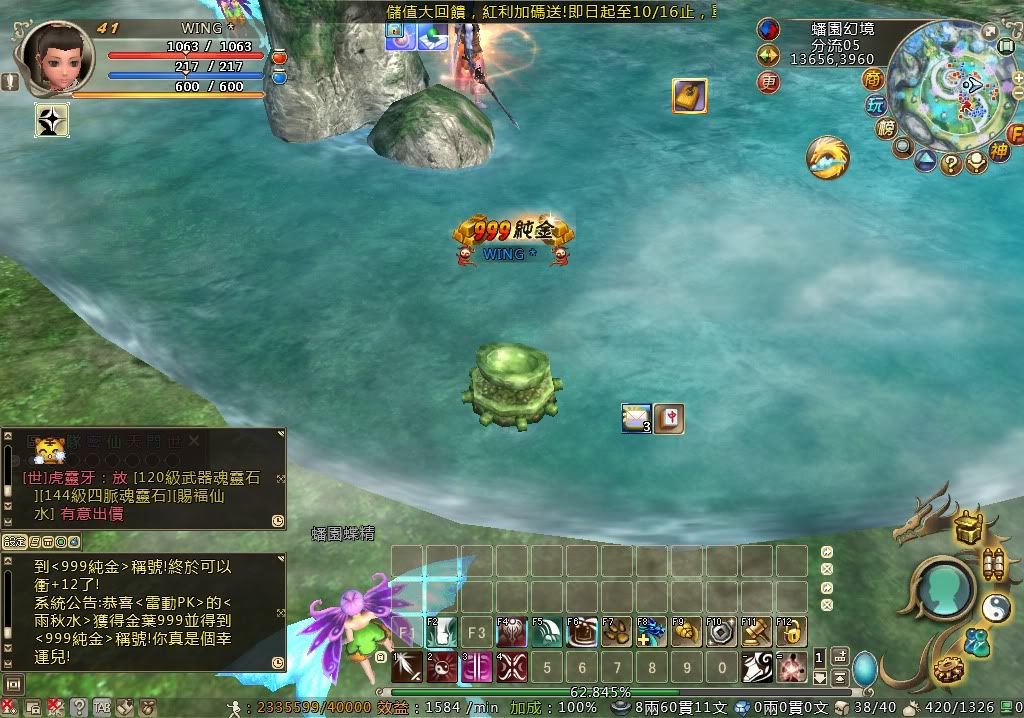1024x718 pixels.
Task: Activate the F7 paw print skill
Action: [x=616, y=632]
